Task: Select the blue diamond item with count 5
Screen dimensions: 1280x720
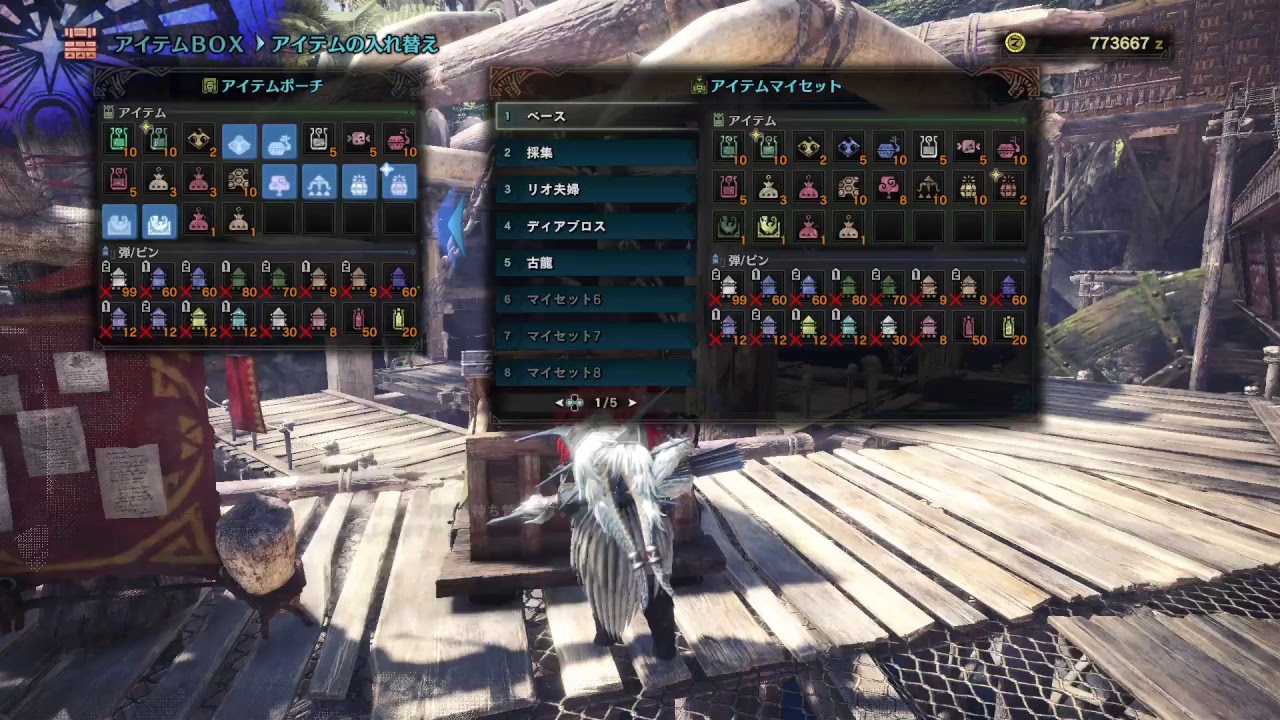Action: [x=849, y=147]
